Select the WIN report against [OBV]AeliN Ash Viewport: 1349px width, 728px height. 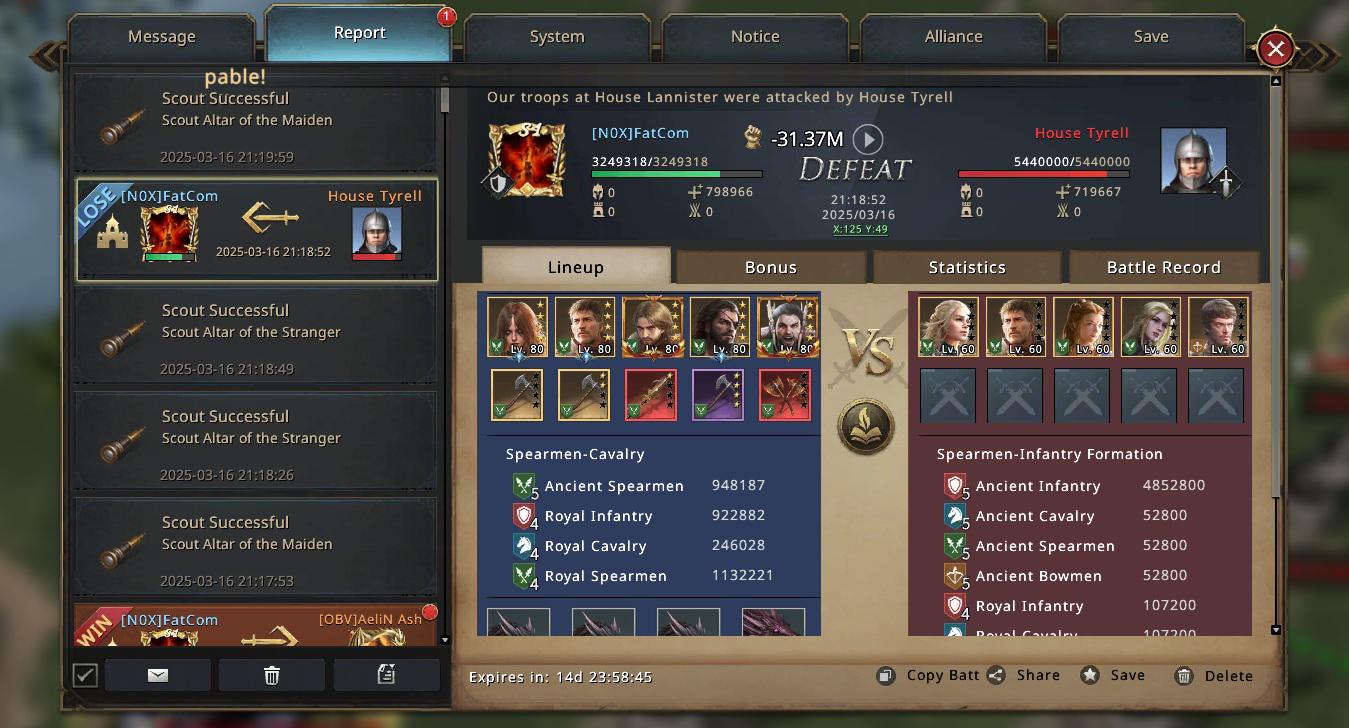pos(256,626)
